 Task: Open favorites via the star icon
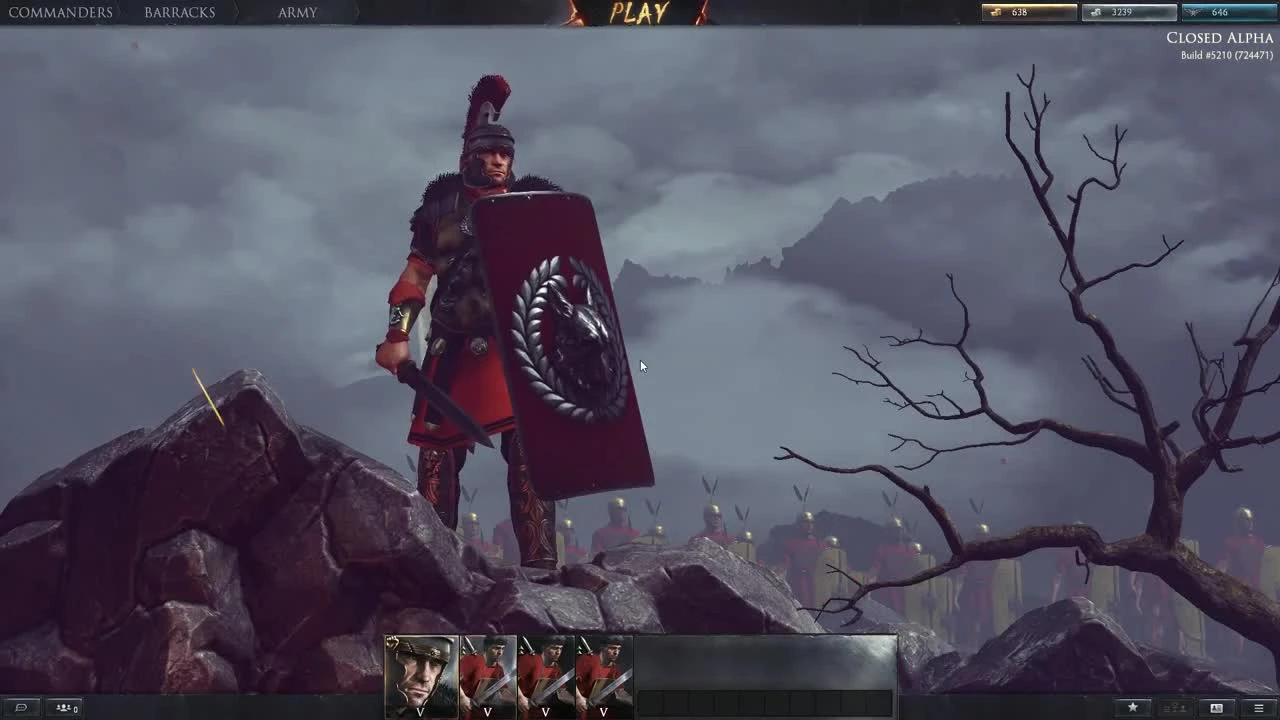point(1133,707)
